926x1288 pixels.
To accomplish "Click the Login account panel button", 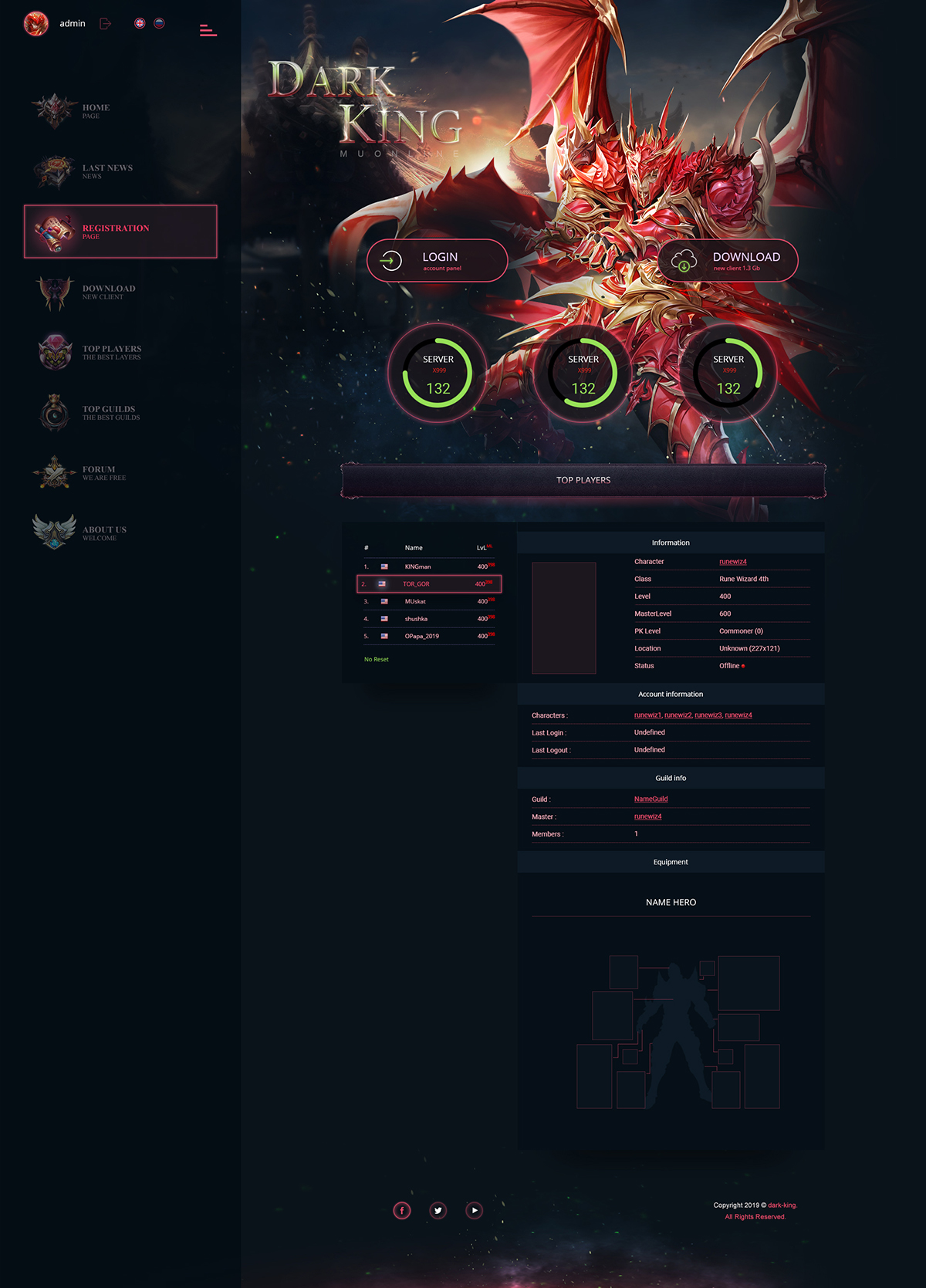I will 437,261.
